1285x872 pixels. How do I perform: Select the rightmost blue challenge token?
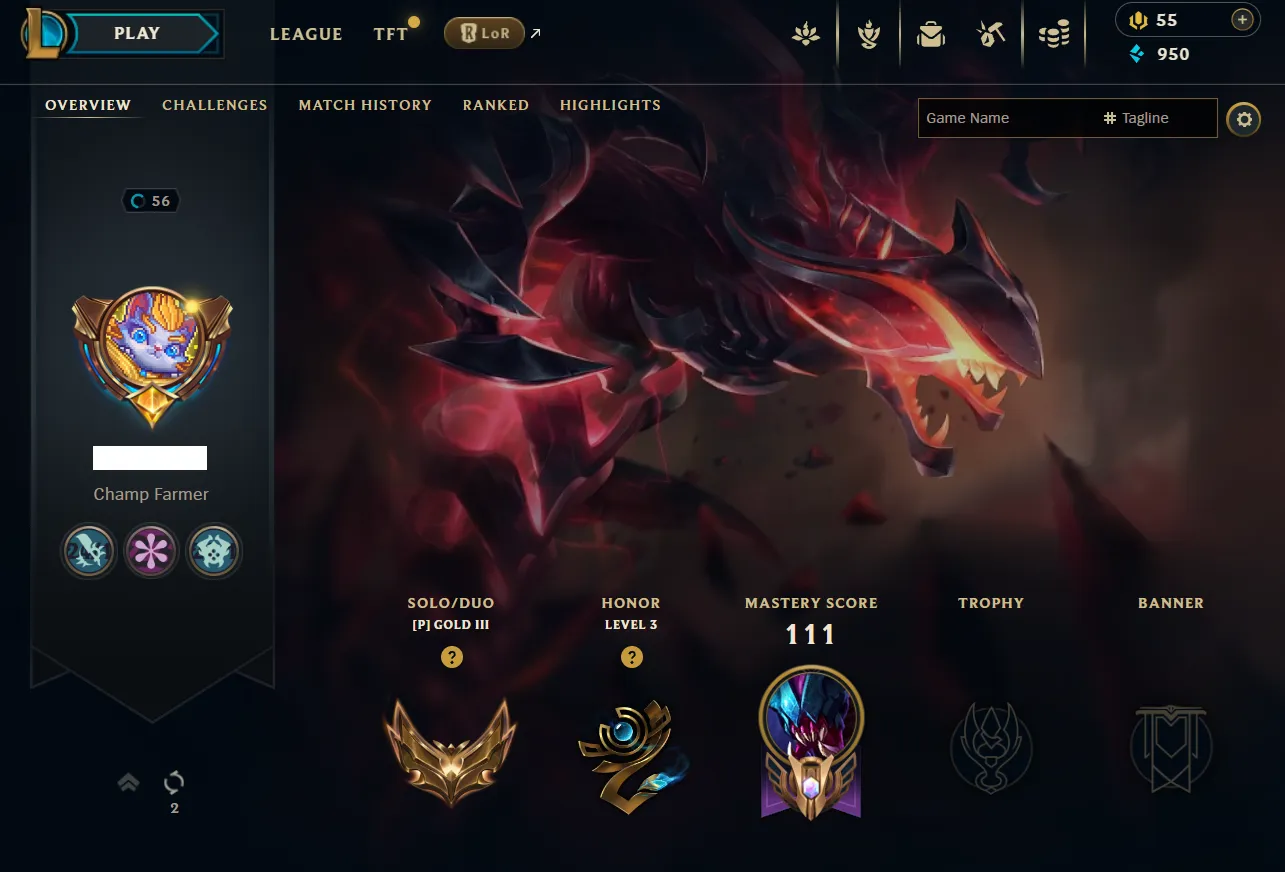point(213,551)
